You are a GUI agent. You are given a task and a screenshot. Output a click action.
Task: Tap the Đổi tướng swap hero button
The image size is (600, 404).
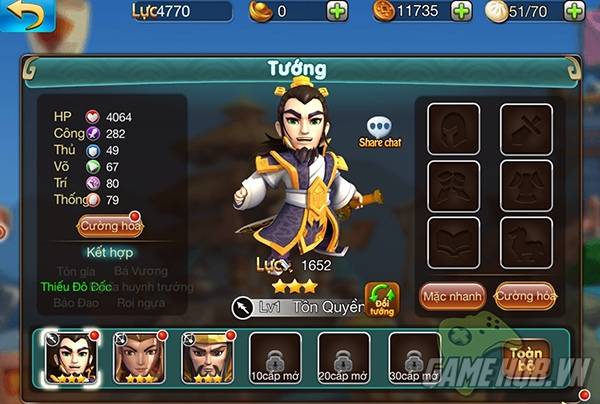tap(382, 299)
